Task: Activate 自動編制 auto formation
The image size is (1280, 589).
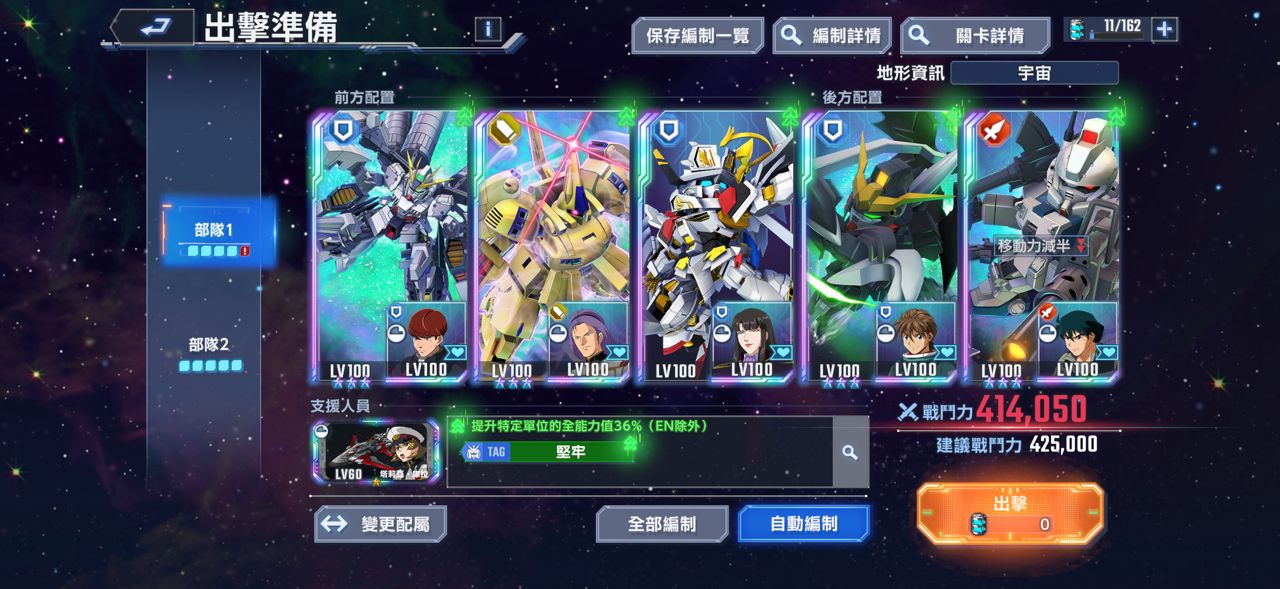Action: [803, 524]
